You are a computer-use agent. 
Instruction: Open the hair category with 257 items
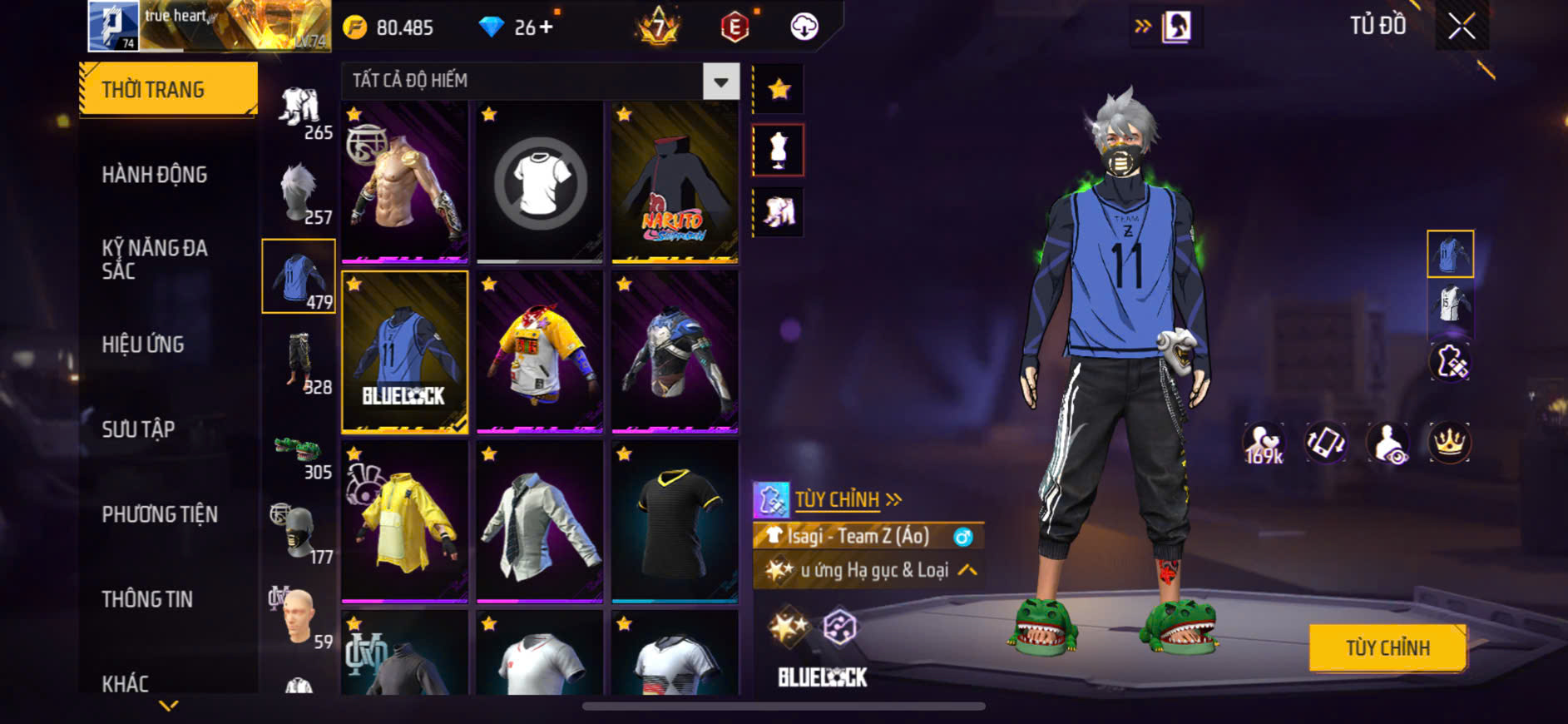(x=299, y=192)
